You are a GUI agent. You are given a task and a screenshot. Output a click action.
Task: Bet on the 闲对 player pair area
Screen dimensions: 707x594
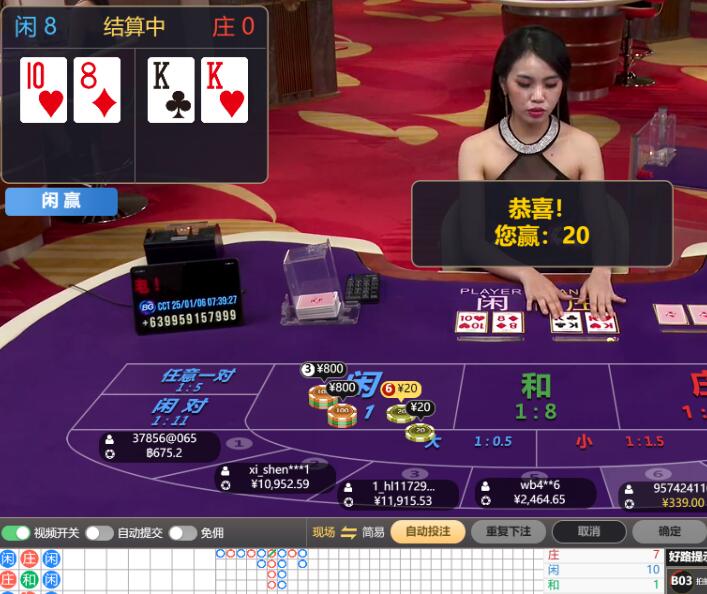180,410
